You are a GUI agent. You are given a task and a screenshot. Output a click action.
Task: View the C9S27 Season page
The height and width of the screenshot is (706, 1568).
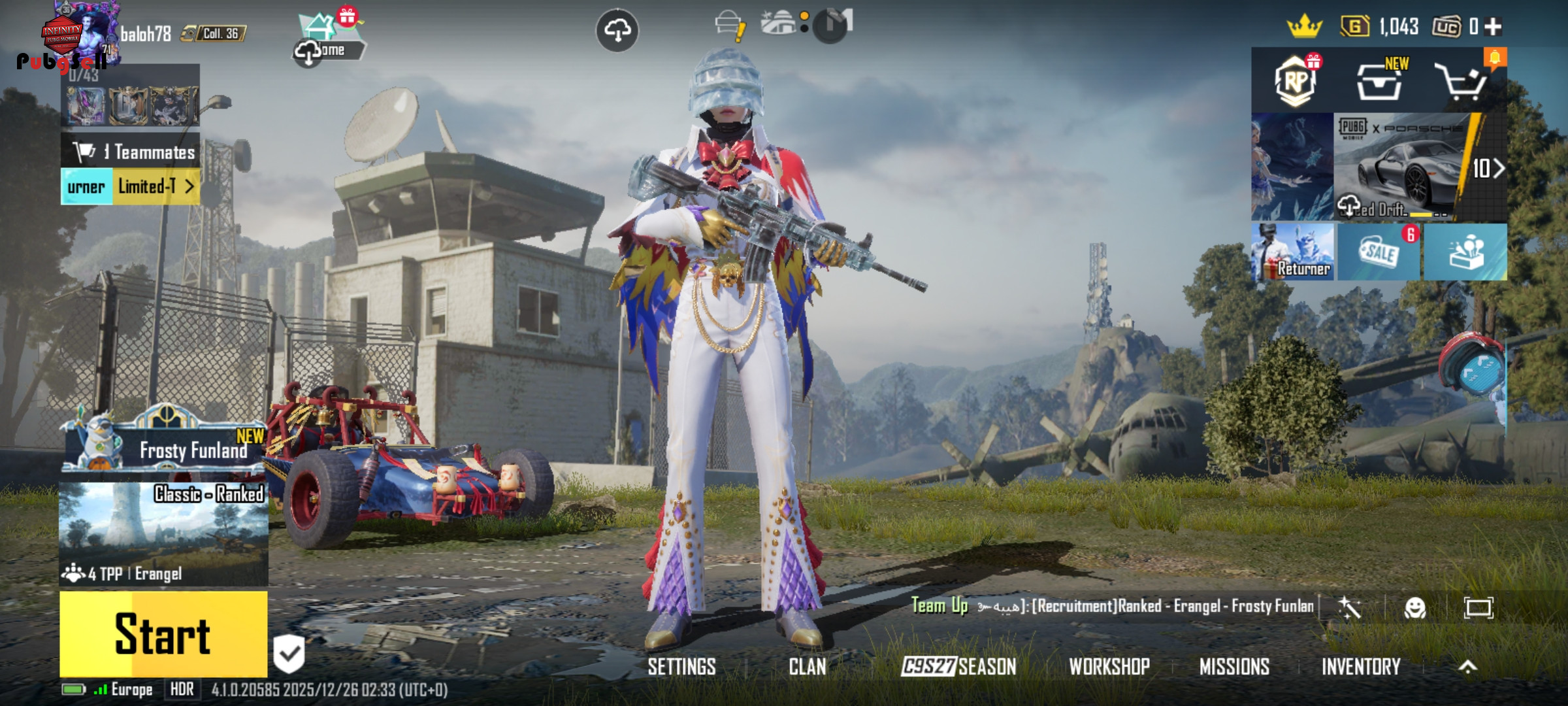click(958, 667)
